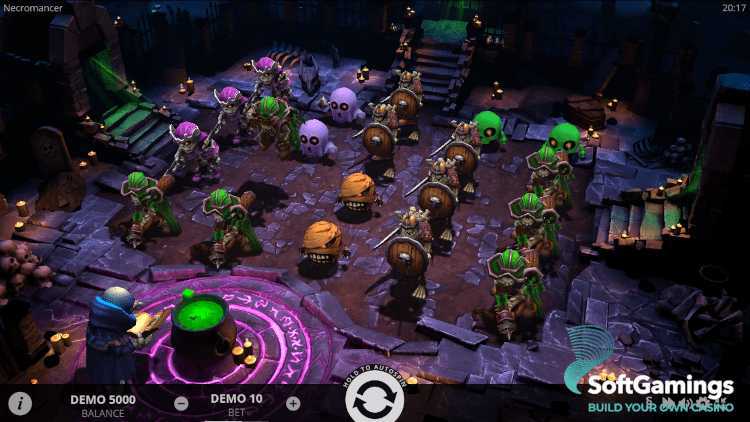This screenshot has width=750, height=422.
Task: Decrease the bet with the minus button
Action: coord(181,404)
